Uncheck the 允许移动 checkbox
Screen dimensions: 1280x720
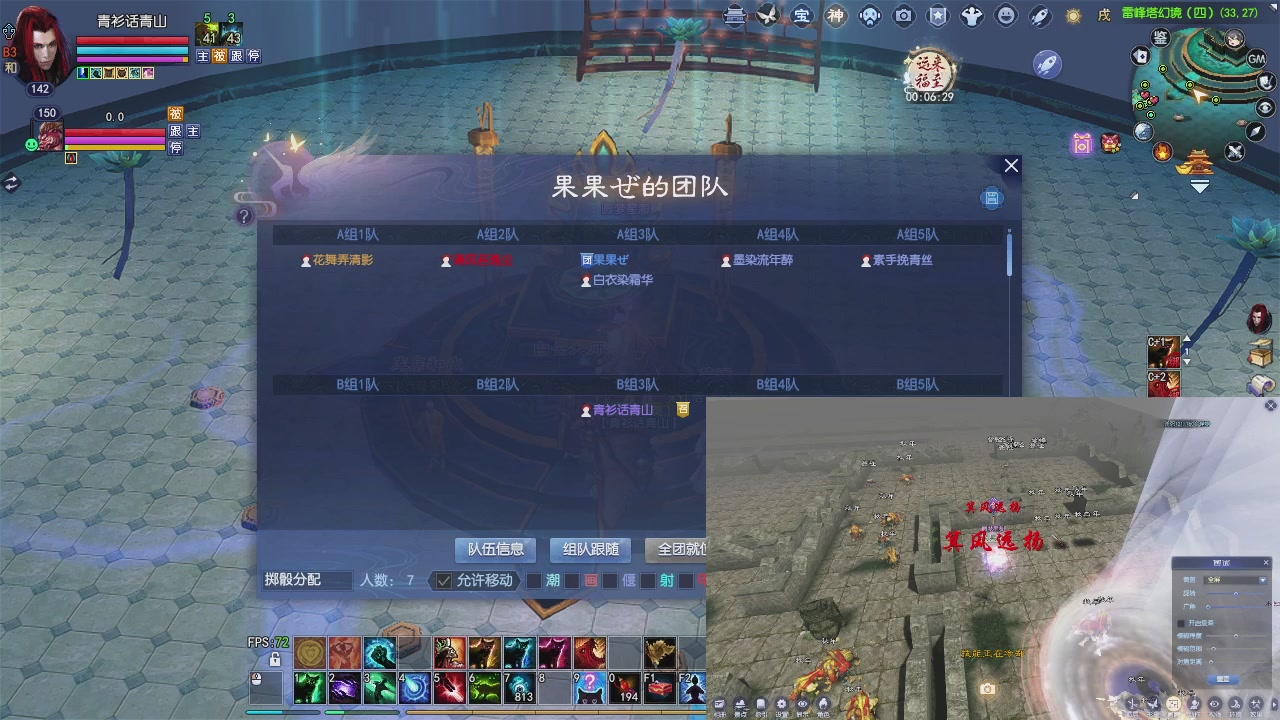click(443, 580)
